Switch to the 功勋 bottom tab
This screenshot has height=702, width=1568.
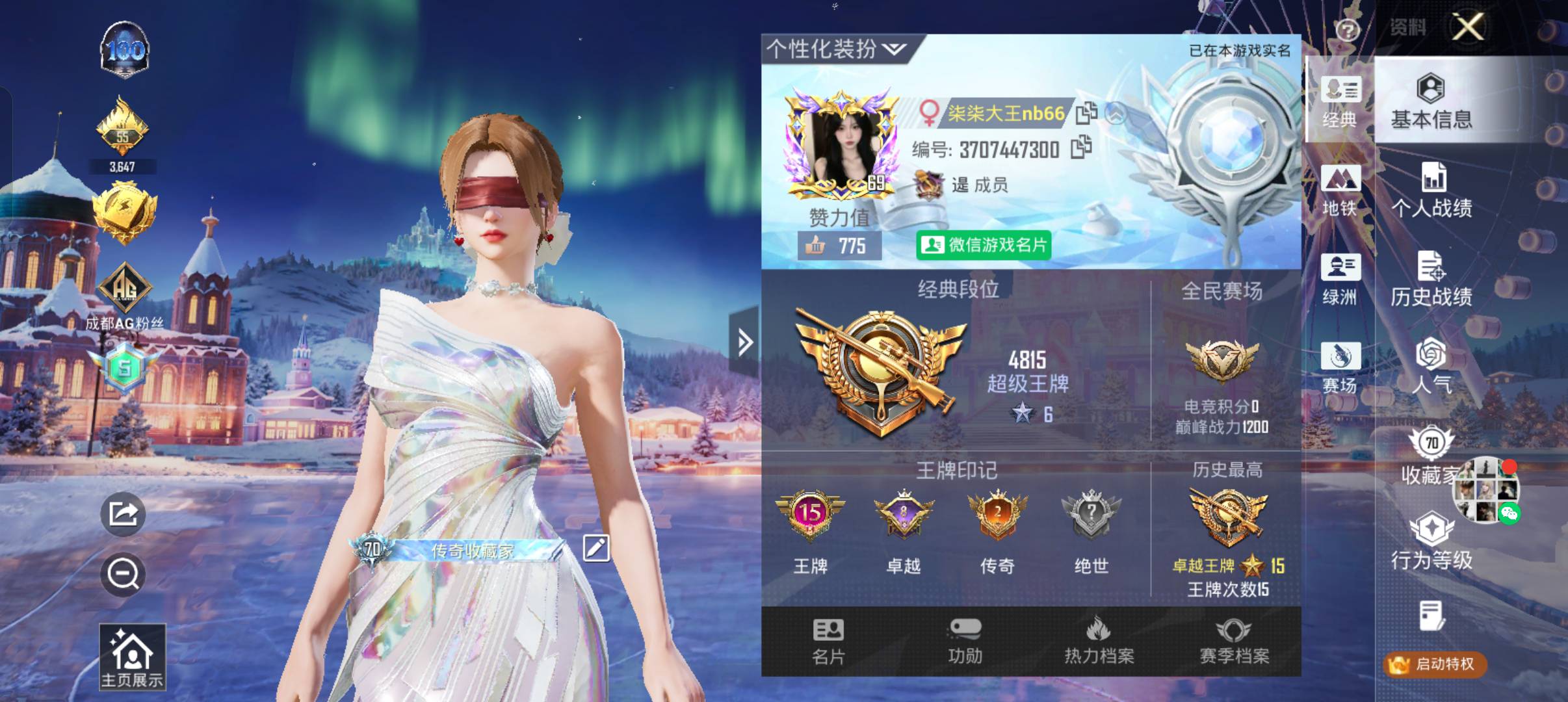click(965, 642)
